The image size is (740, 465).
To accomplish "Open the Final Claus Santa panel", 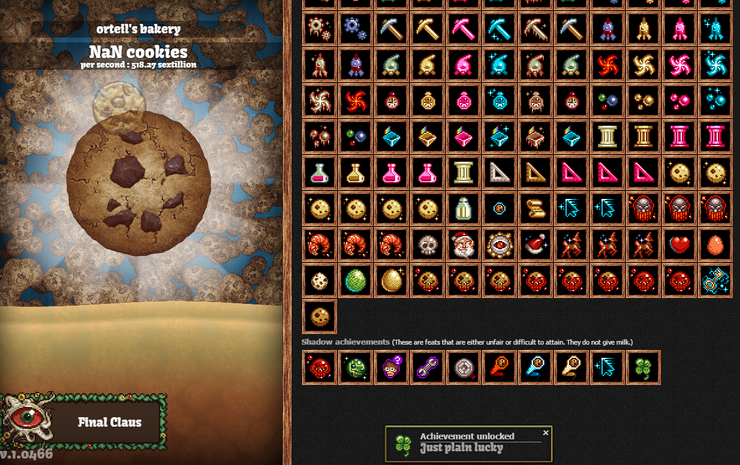I will pyautogui.click(x=84, y=421).
